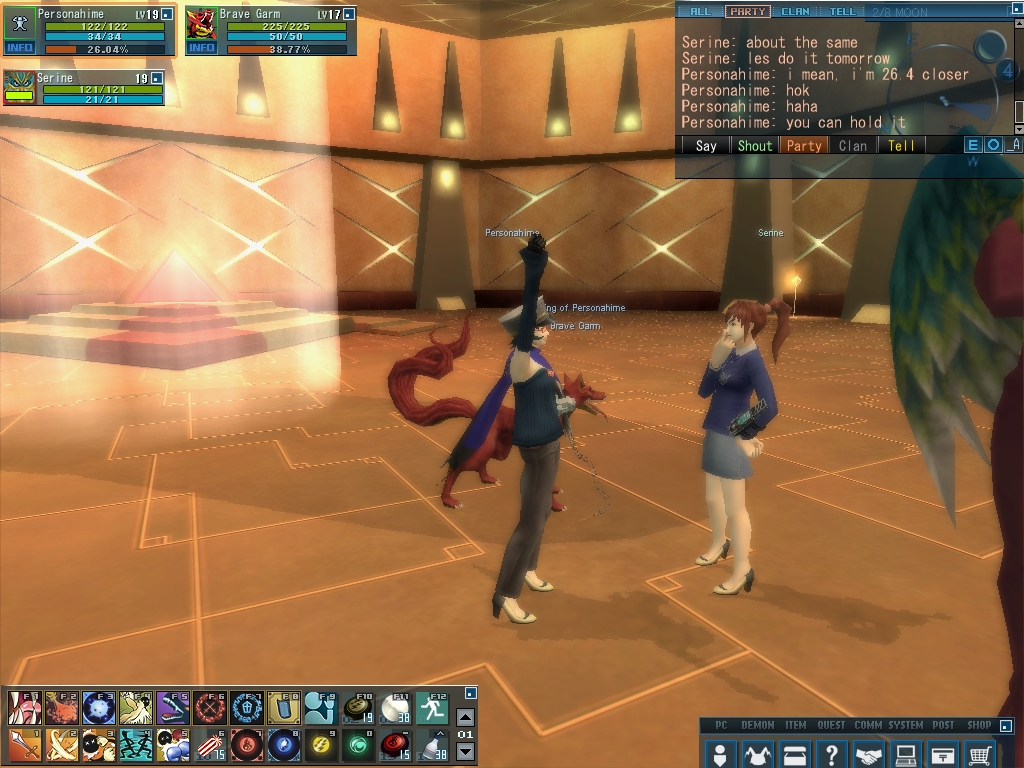Click the hotbar page up arrow

[x=465, y=717]
